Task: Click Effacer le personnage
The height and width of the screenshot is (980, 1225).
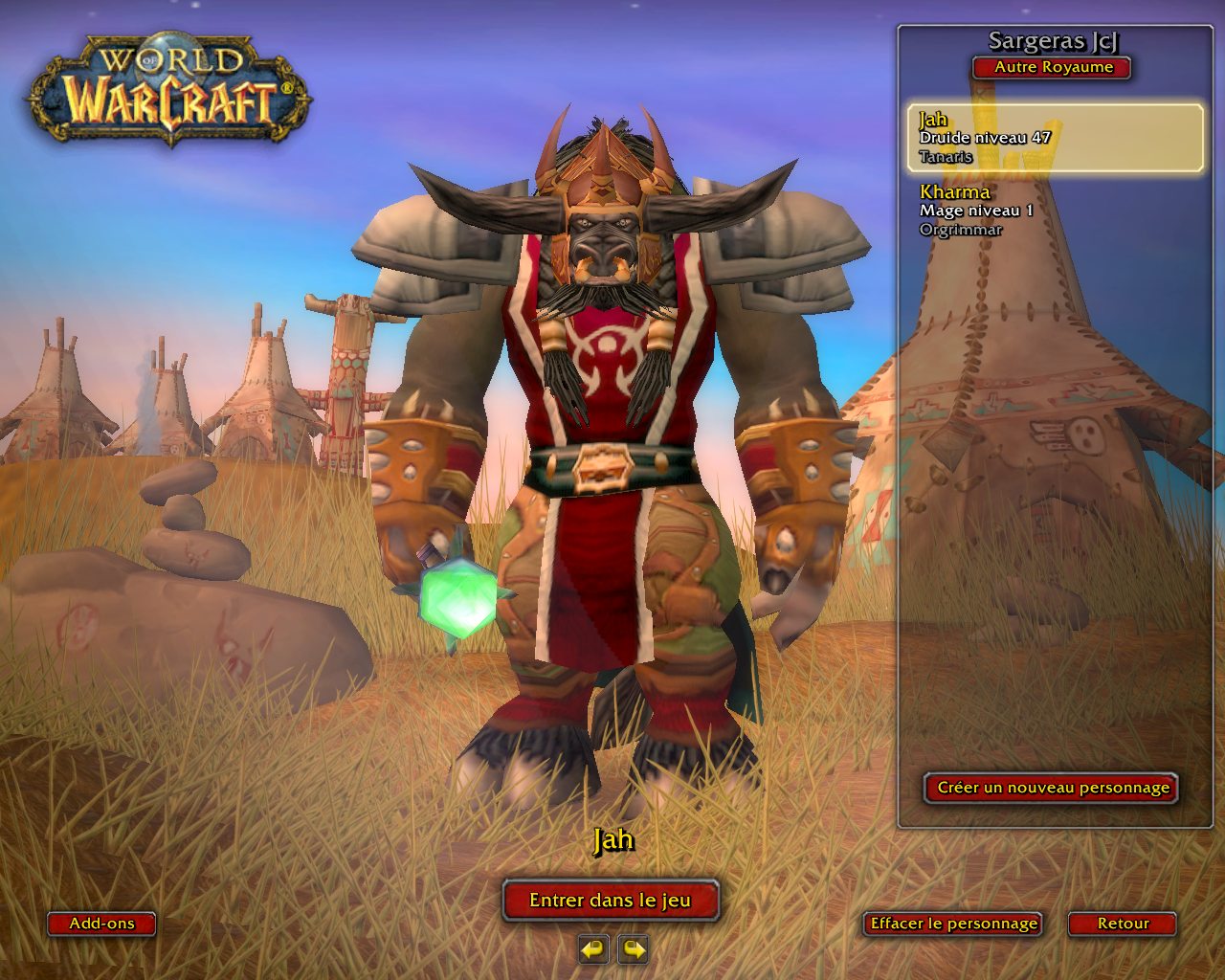Action: [x=953, y=924]
